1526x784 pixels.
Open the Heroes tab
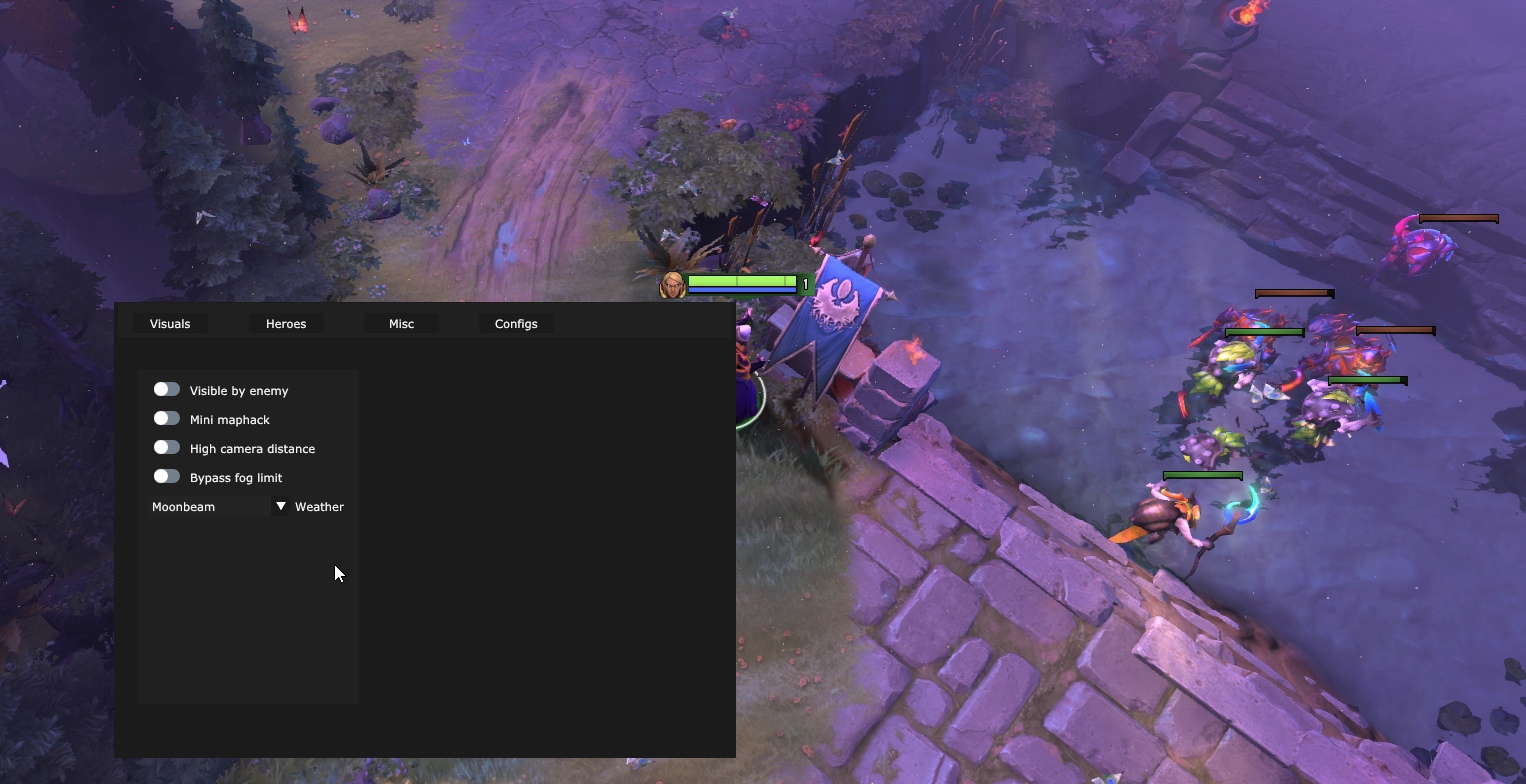pyautogui.click(x=286, y=324)
